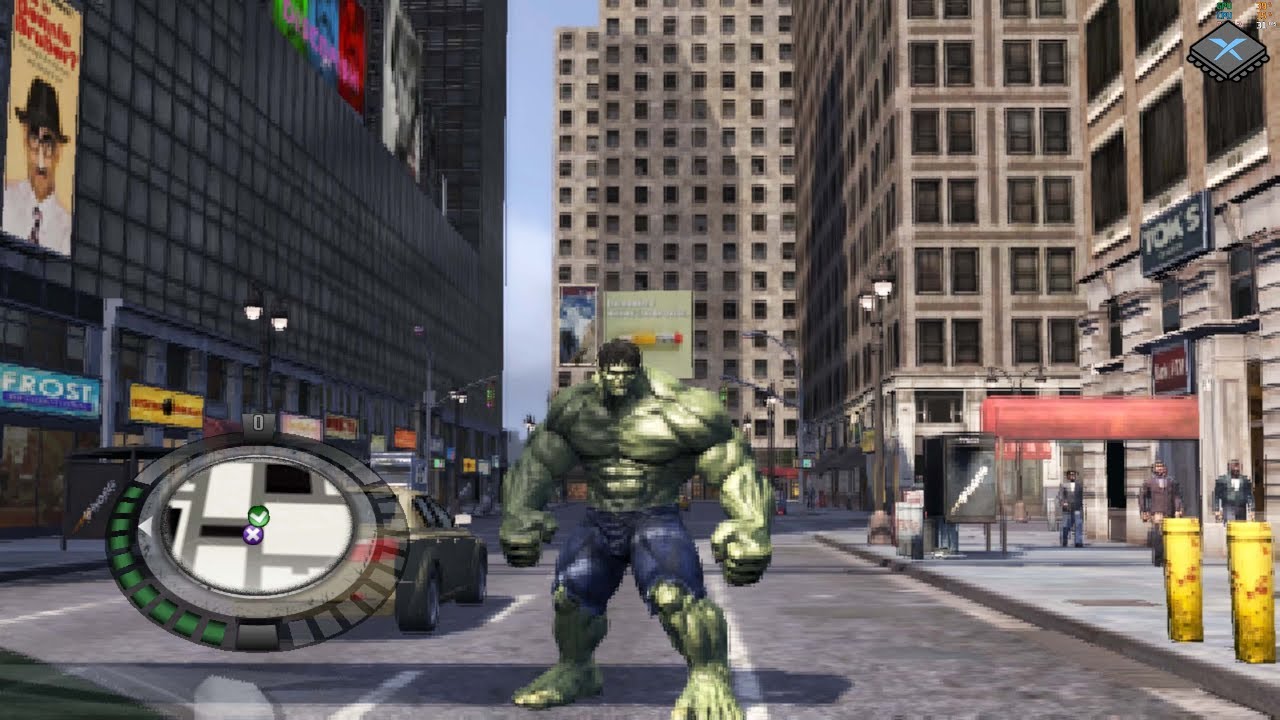The height and width of the screenshot is (720, 1280).
Task: Select the green checkmark objective marker on minimap
Action: coord(260,516)
